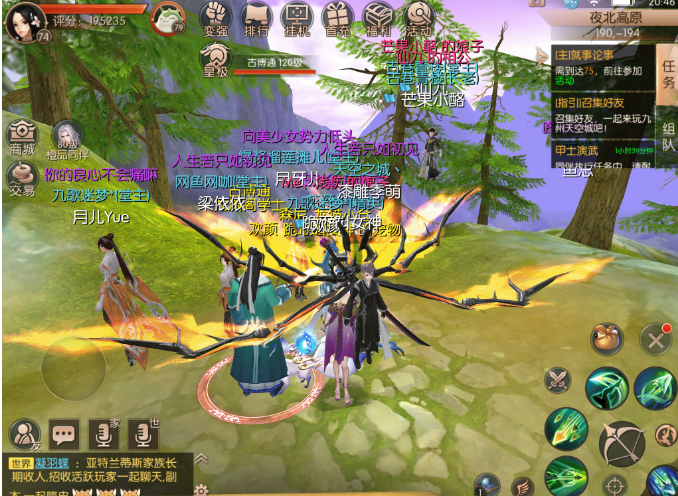The width and height of the screenshot is (678, 496).
Task: Open the 首充 first-recharge gift
Action: click(338, 18)
